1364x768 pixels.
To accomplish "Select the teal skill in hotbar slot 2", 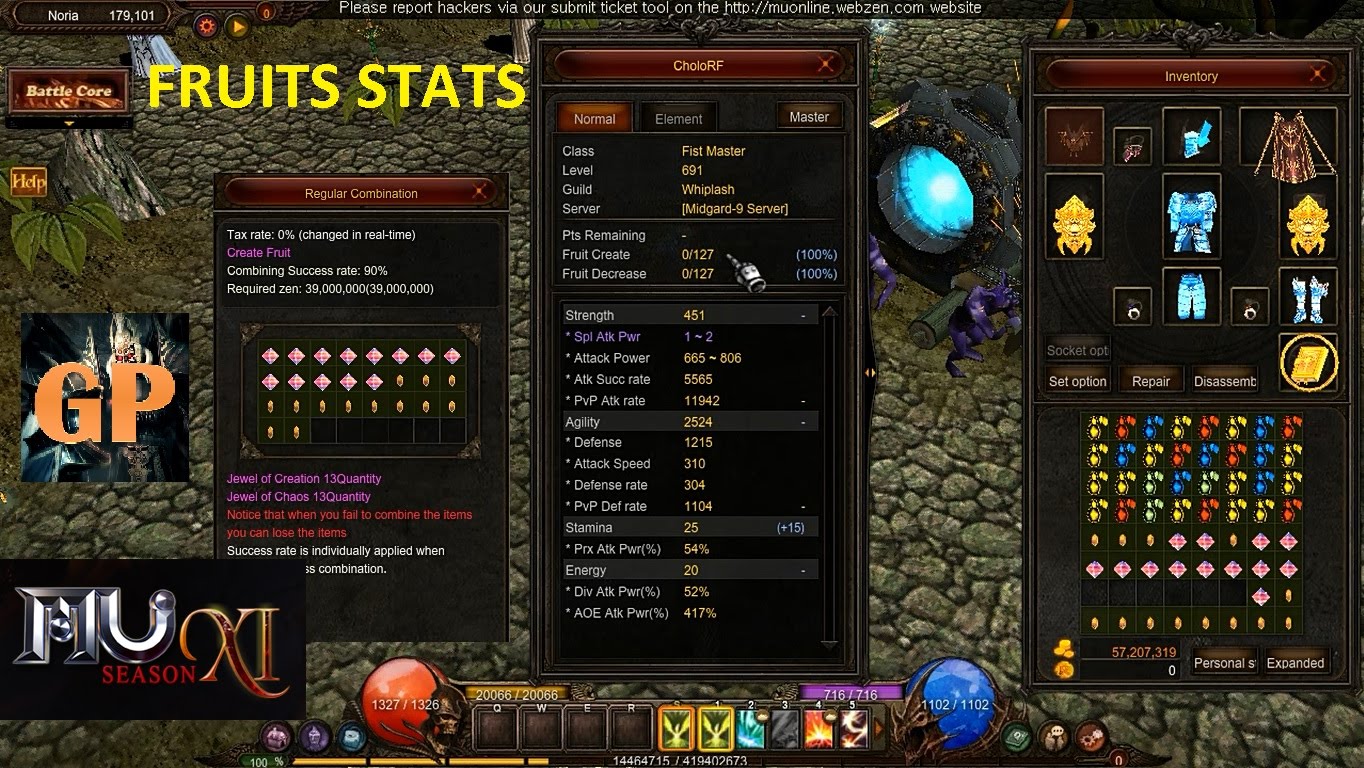I will tap(749, 728).
